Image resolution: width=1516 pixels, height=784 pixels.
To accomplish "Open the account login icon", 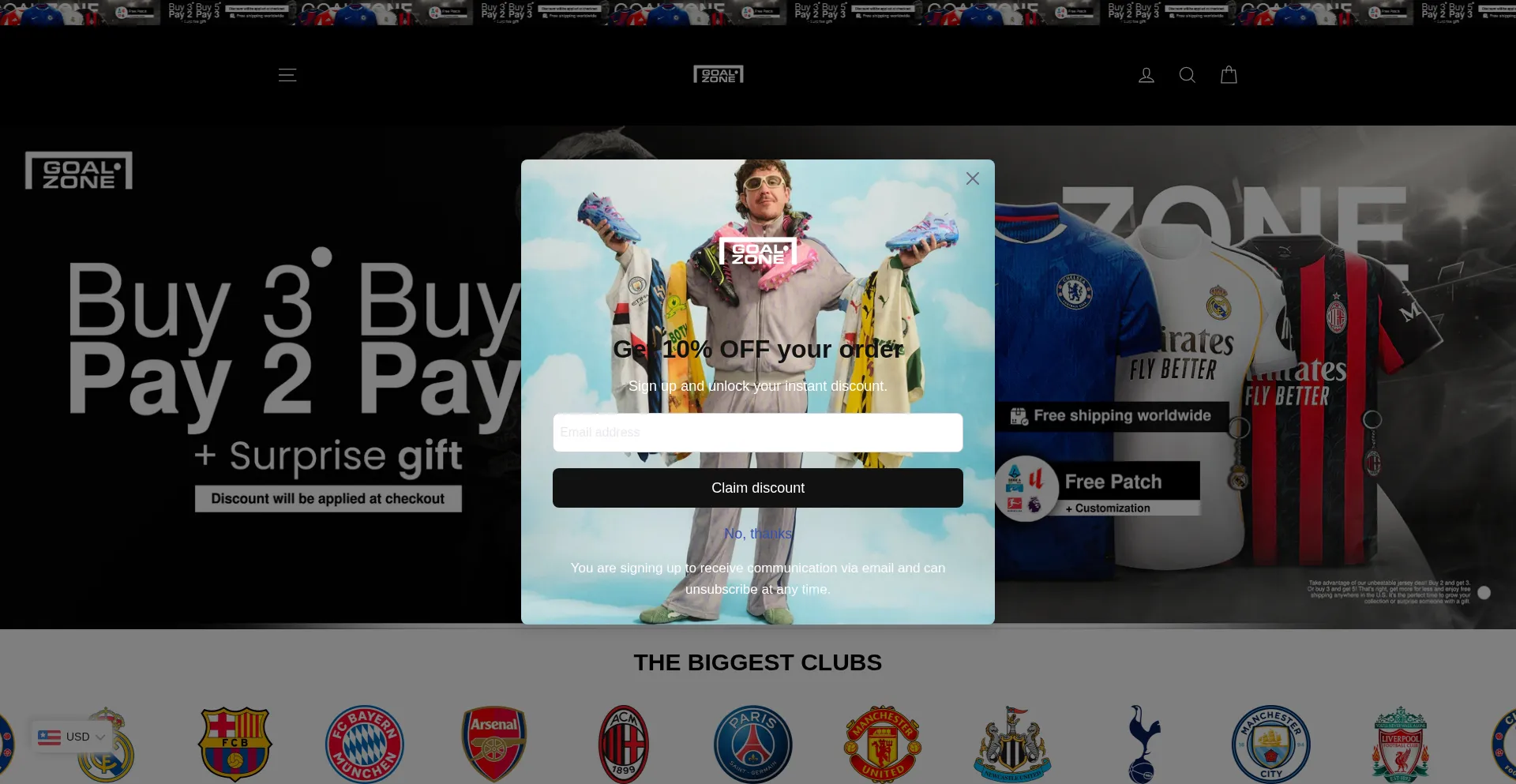I will [x=1146, y=75].
